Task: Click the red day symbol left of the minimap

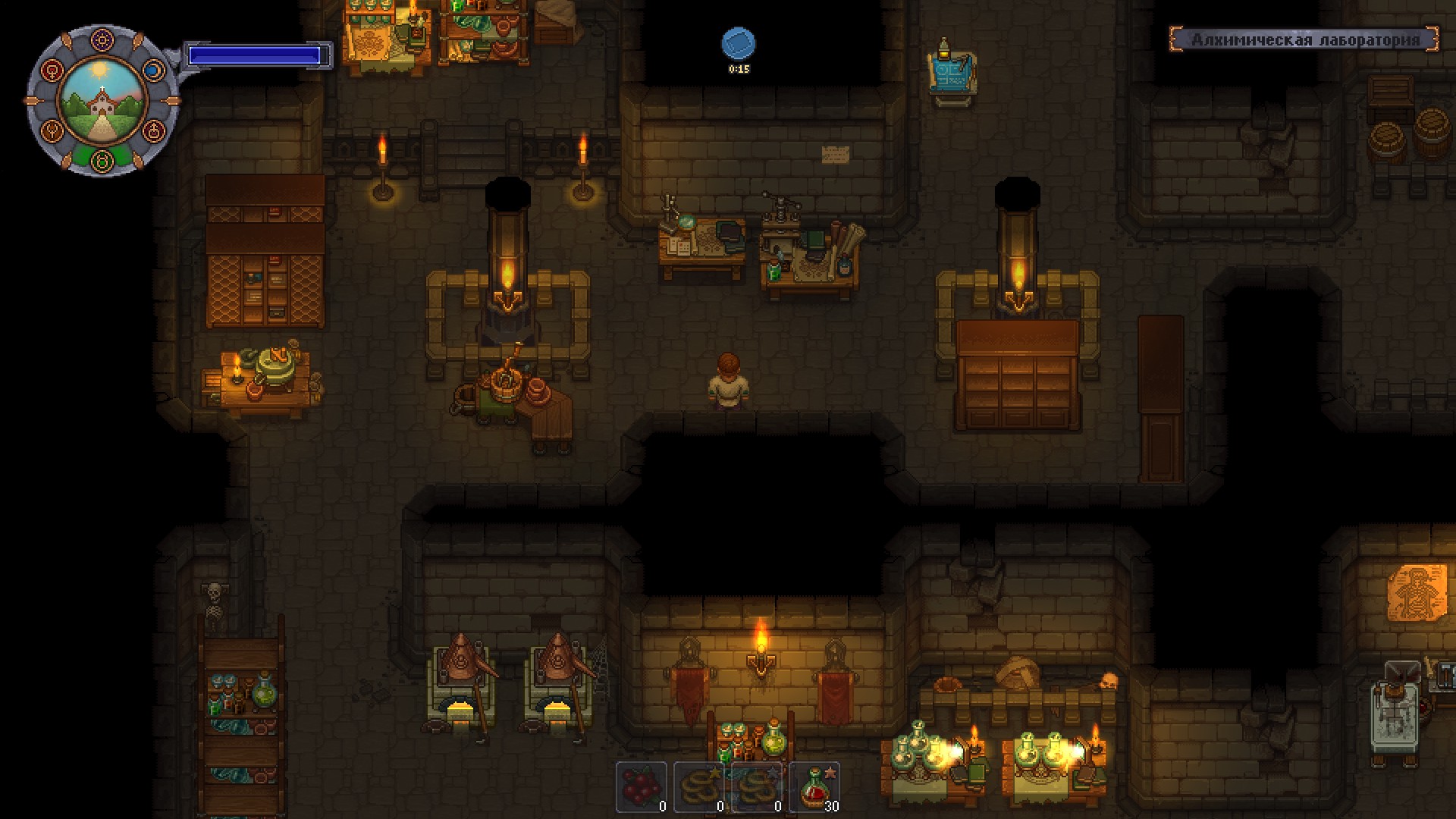Action: click(x=52, y=71)
